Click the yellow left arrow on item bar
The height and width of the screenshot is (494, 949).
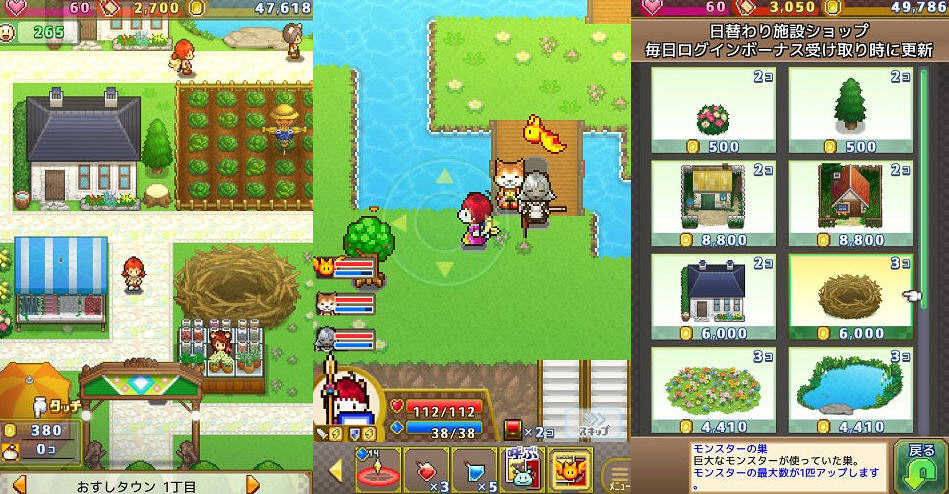[x=336, y=470]
